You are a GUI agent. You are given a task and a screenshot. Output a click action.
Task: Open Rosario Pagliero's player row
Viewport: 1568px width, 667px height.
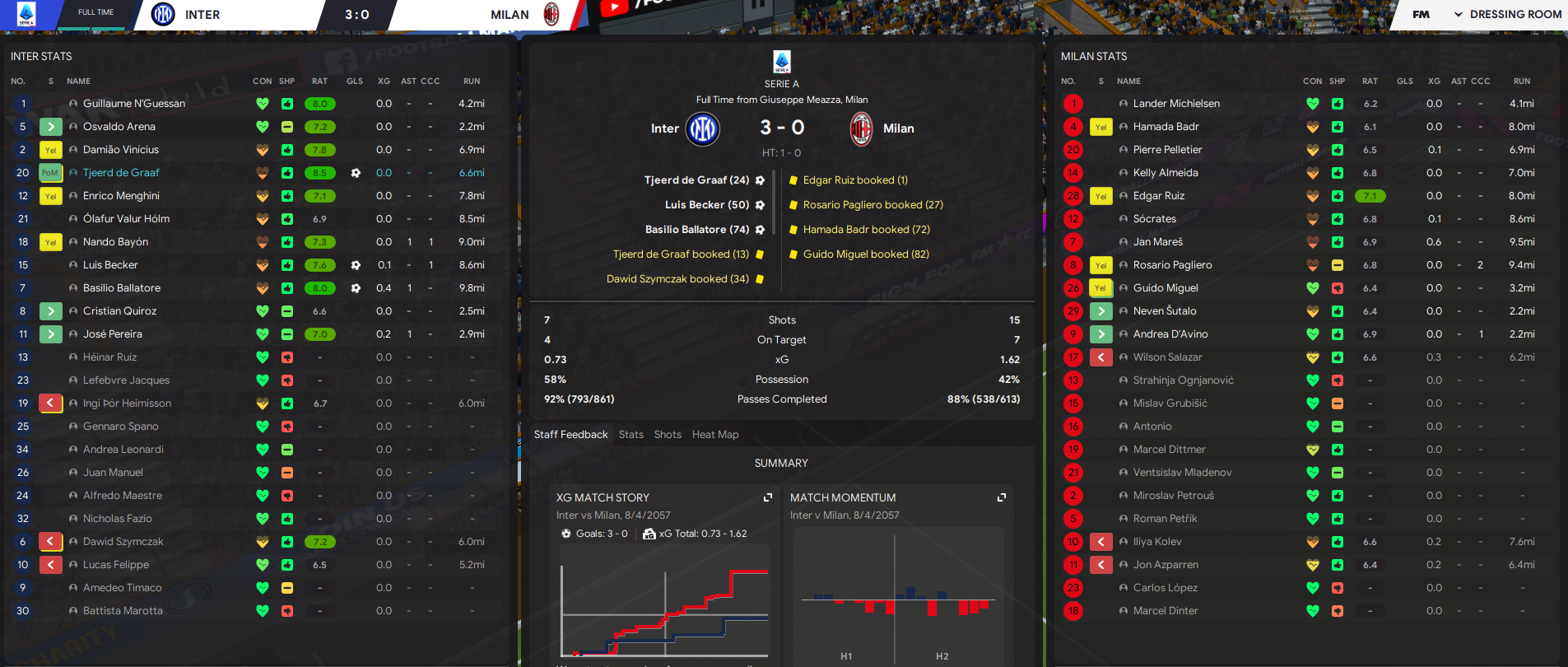[1172, 265]
